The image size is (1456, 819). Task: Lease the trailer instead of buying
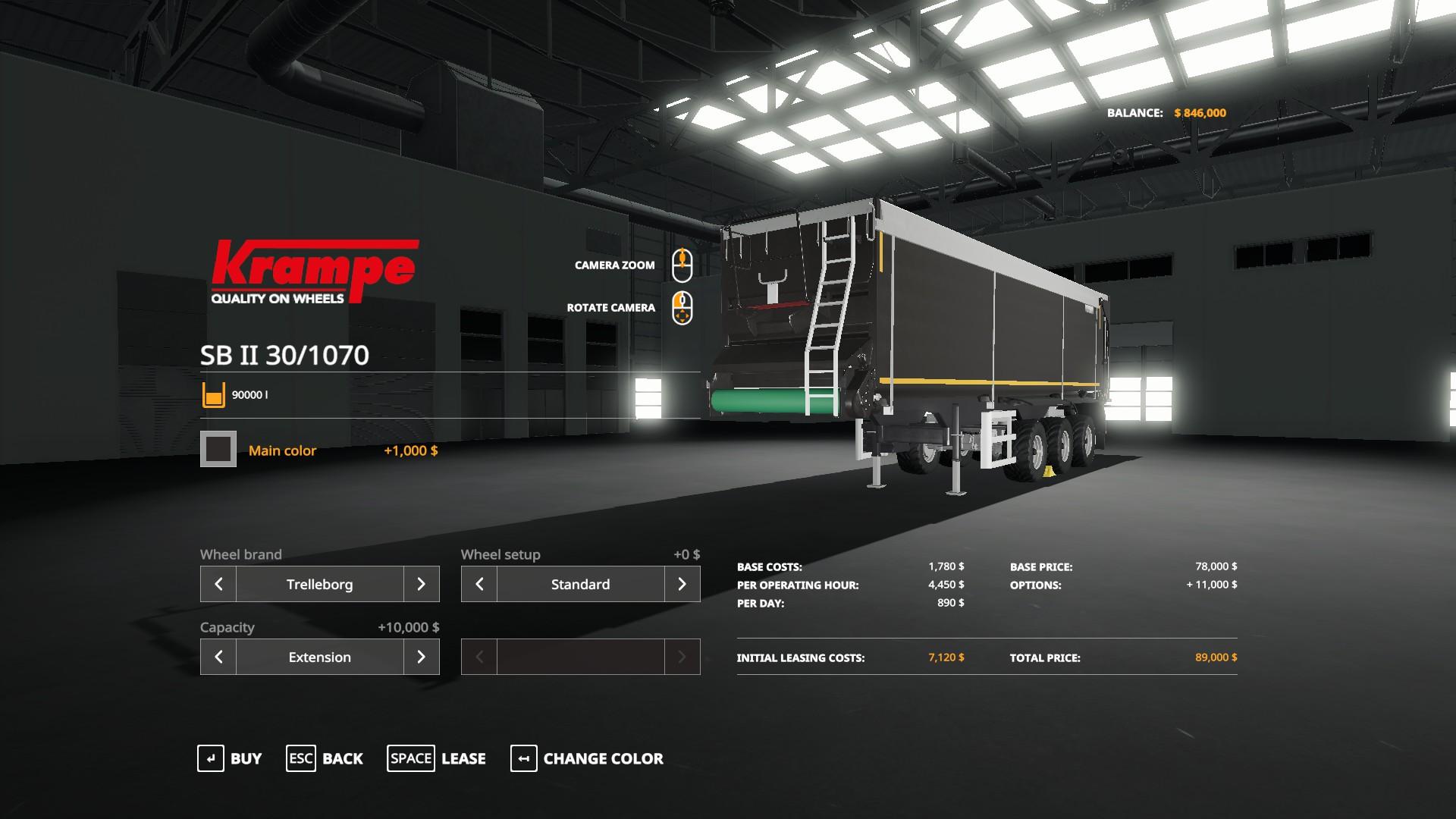(x=436, y=758)
